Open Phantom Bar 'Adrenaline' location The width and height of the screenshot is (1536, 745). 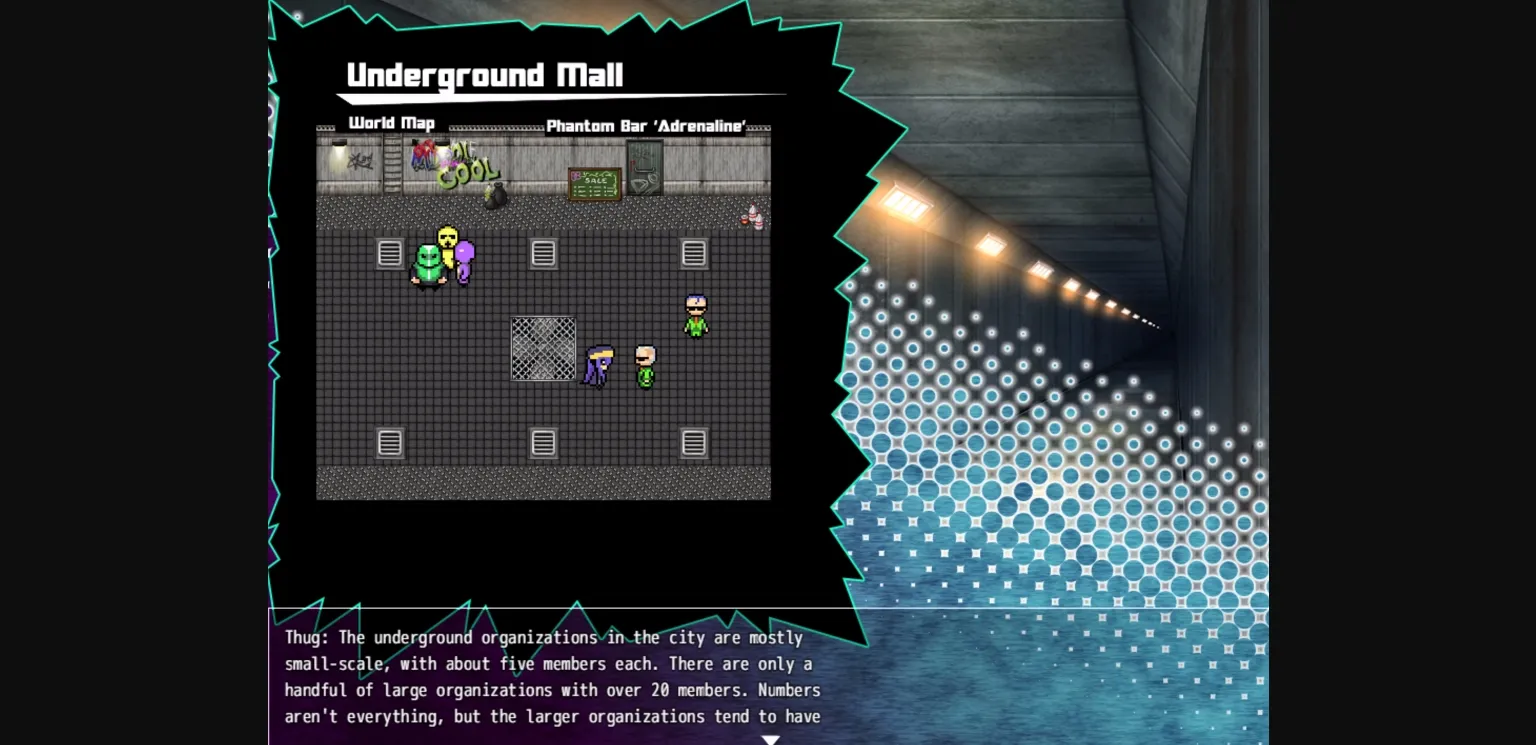(x=648, y=126)
